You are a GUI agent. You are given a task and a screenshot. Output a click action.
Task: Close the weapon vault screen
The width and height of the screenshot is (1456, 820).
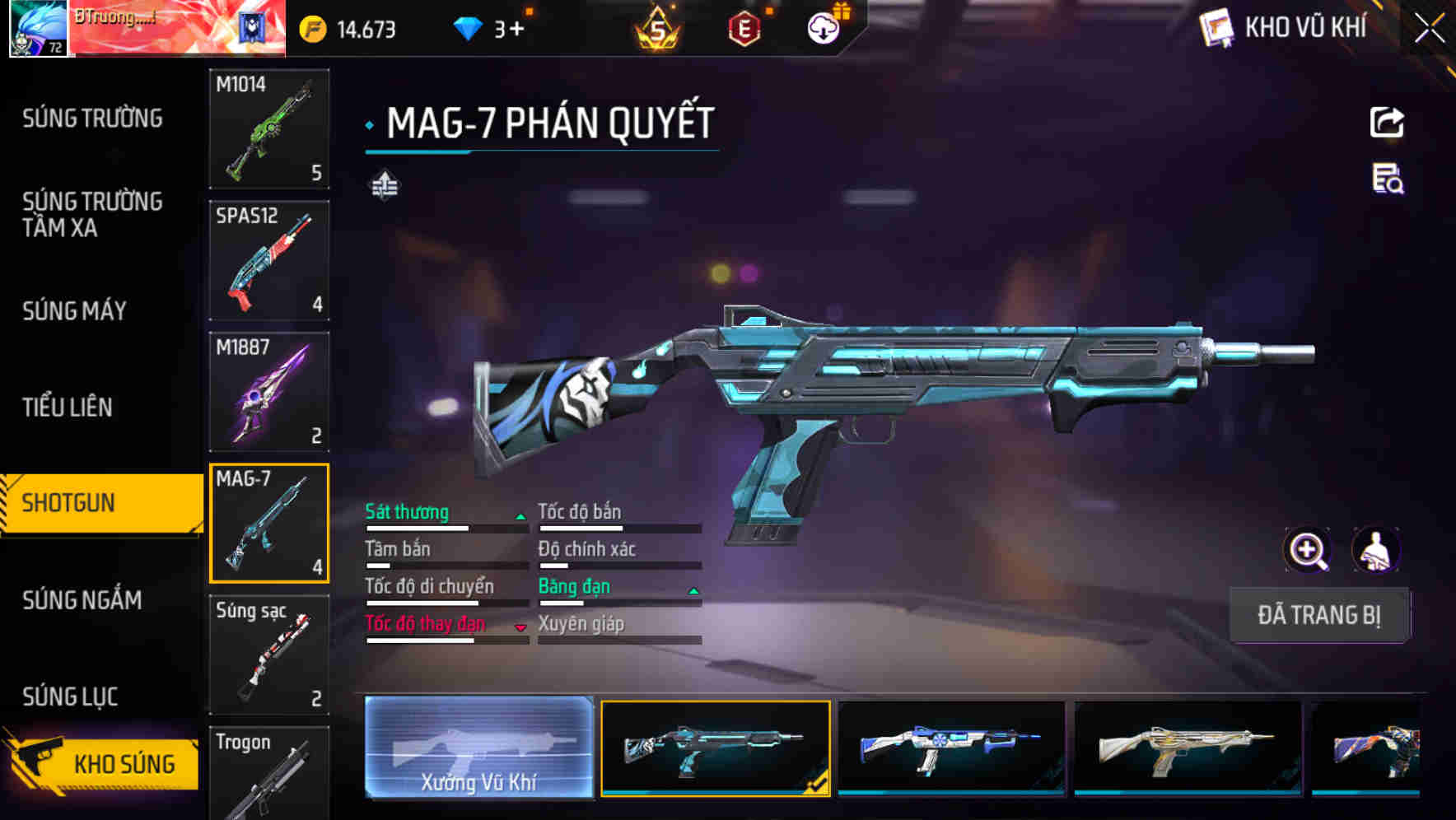[1429, 29]
